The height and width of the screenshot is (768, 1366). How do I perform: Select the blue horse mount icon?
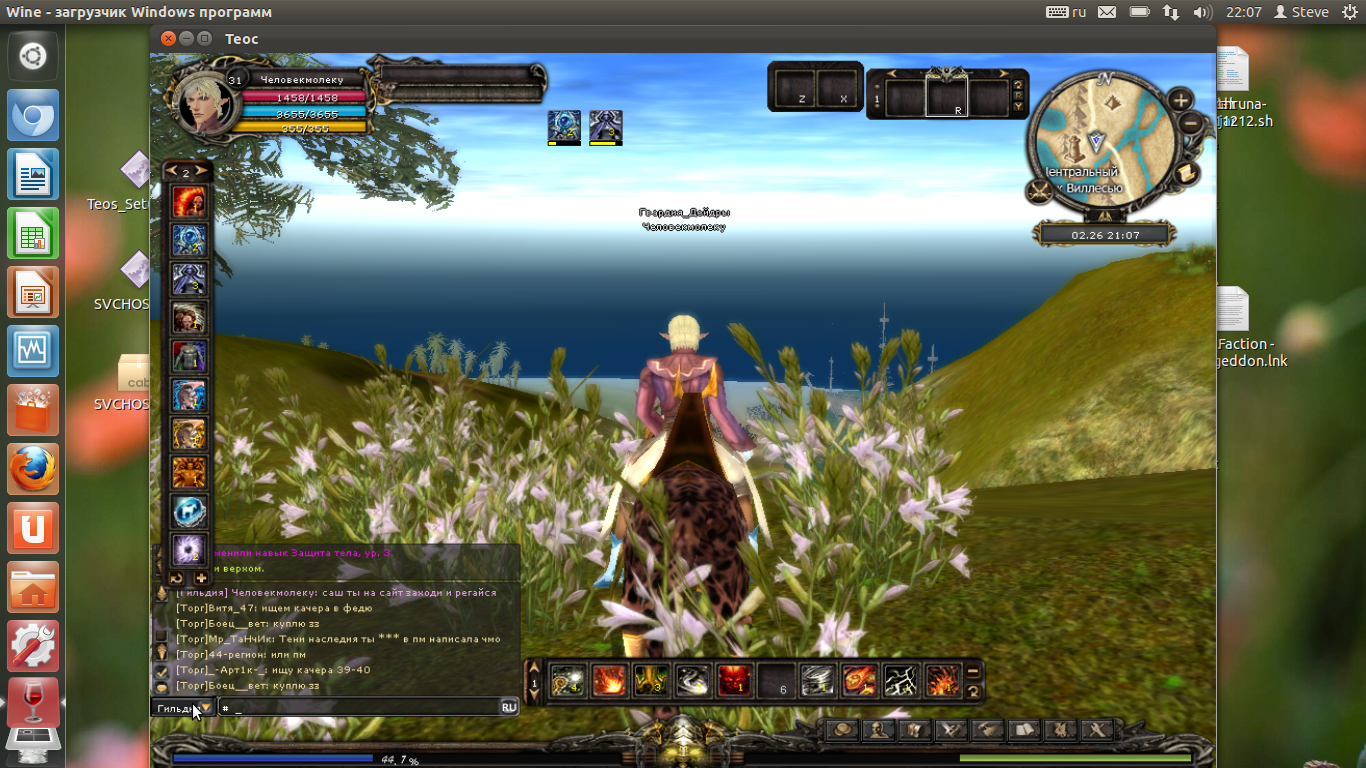click(189, 512)
